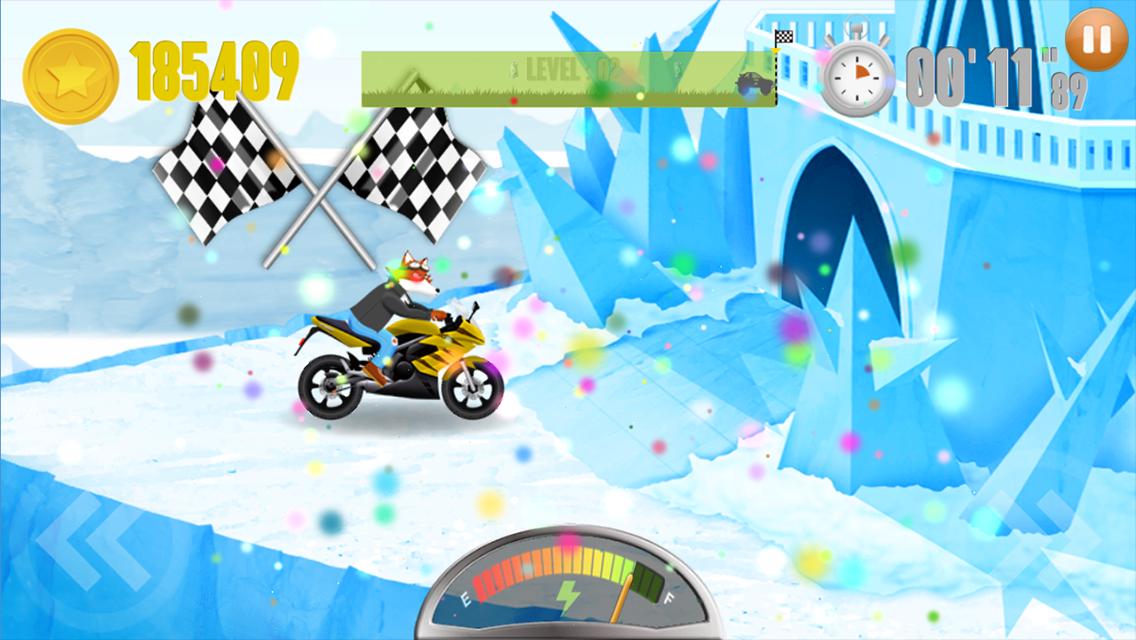Pause the race with the orange button
This screenshot has height=640, width=1136.
(1096, 40)
